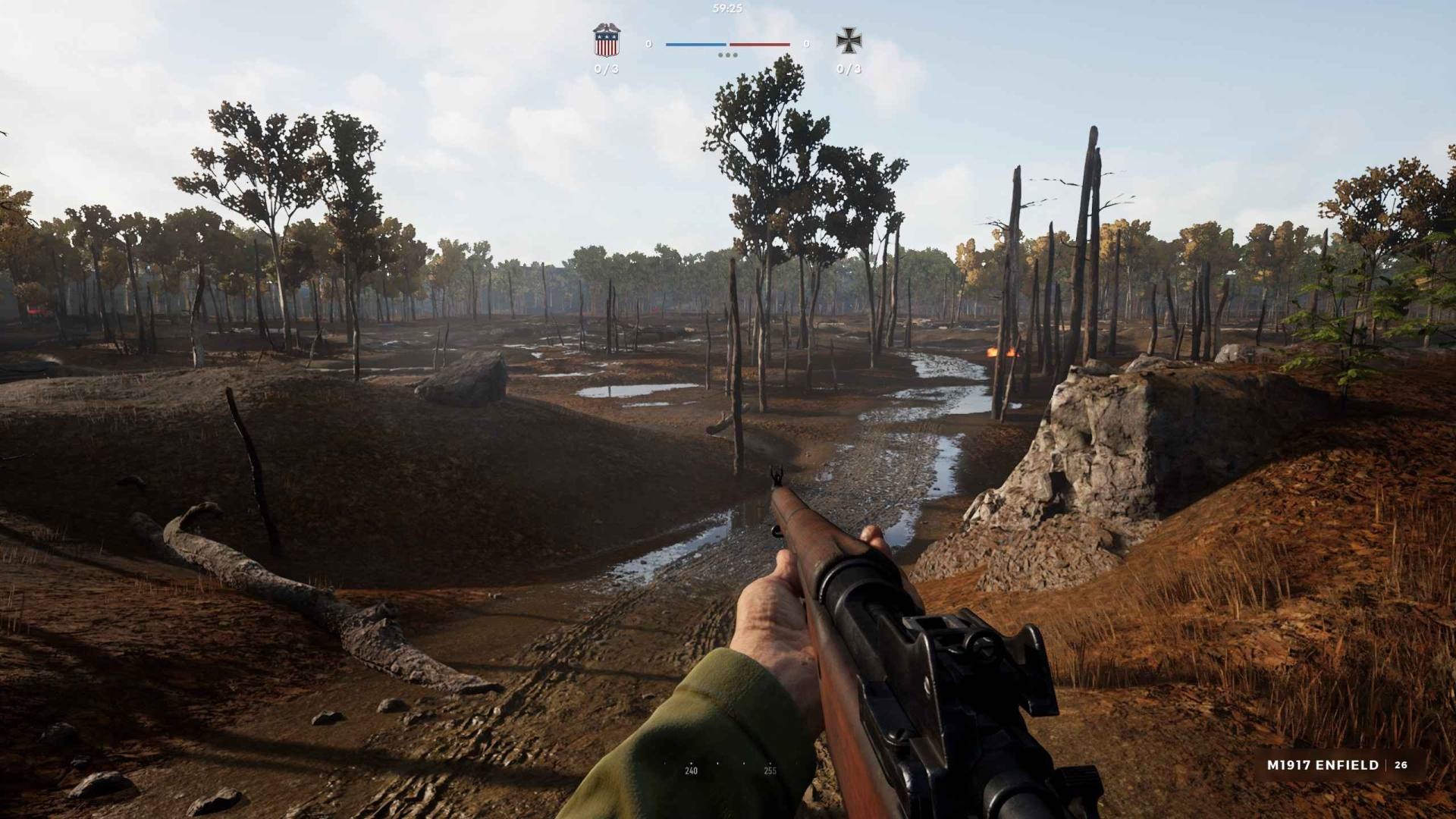Click the American shield team emblem

coord(606,41)
